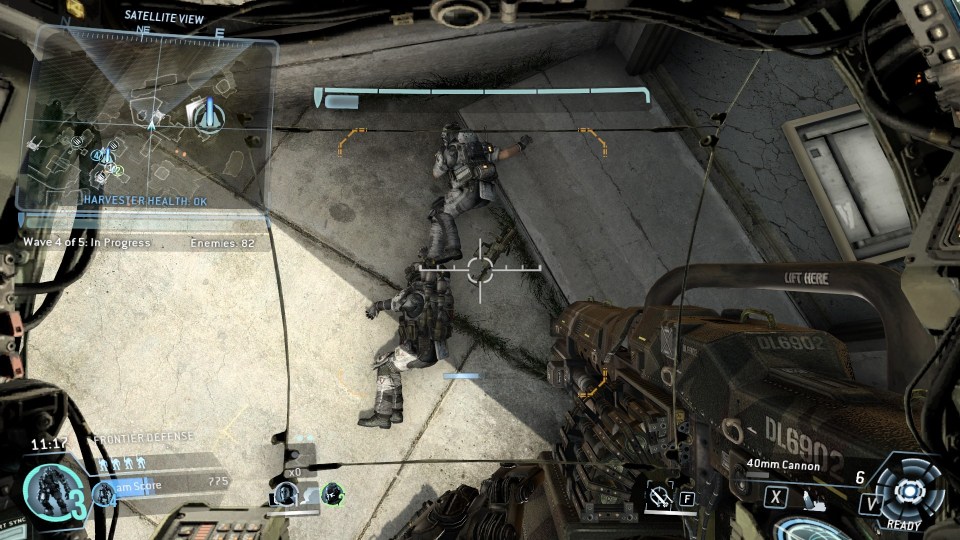Viewport: 960px width, 540px height.
Task: Click the titan portrait icon
Action: [x=47, y=491]
